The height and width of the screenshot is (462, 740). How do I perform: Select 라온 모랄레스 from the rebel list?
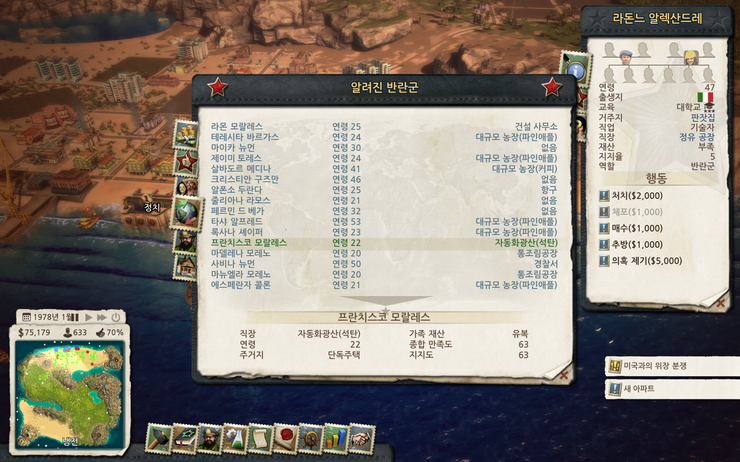[x=236, y=126]
